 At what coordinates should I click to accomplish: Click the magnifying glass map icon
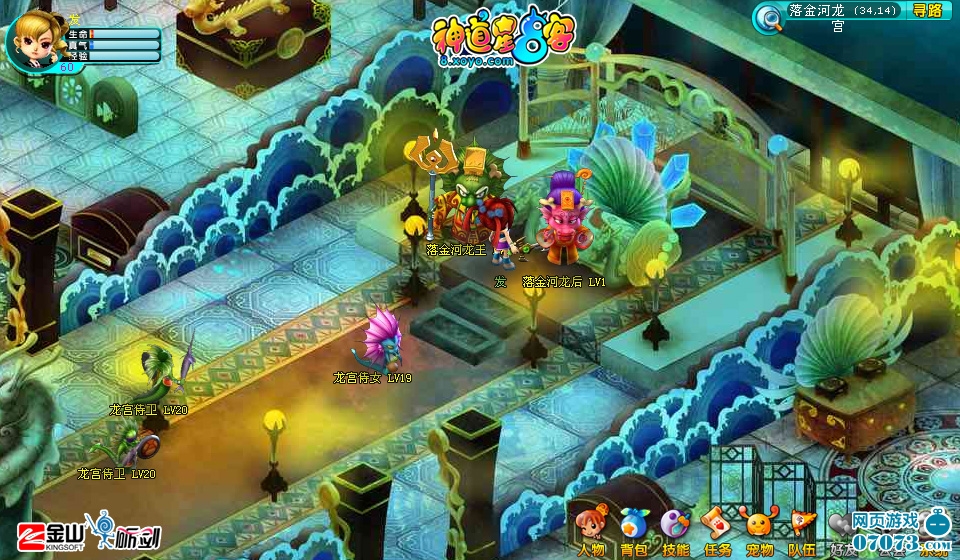pyautogui.click(x=768, y=17)
